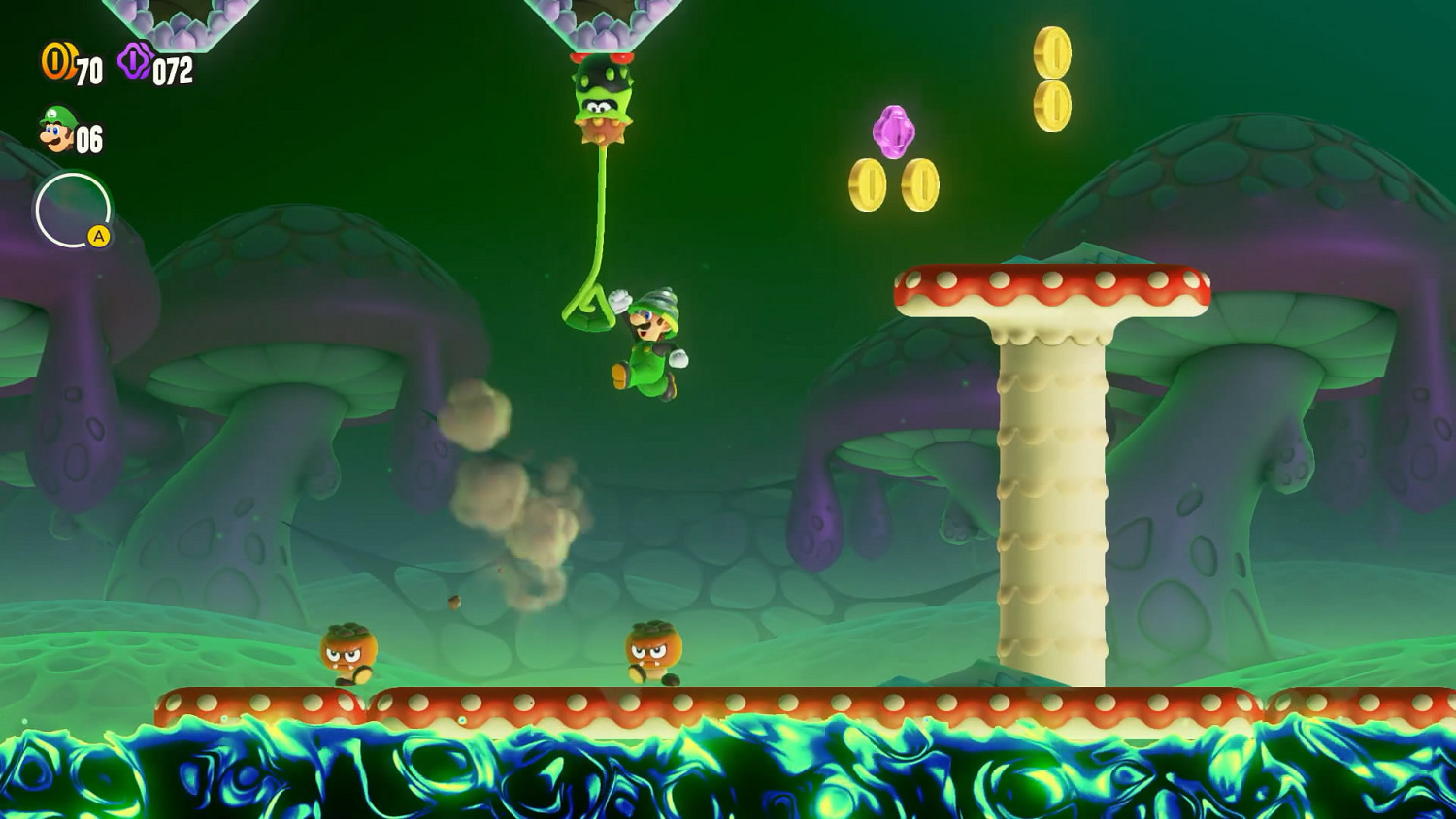Click the coin counter icon showing 70
1456x819 pixels.
[55, 60]
